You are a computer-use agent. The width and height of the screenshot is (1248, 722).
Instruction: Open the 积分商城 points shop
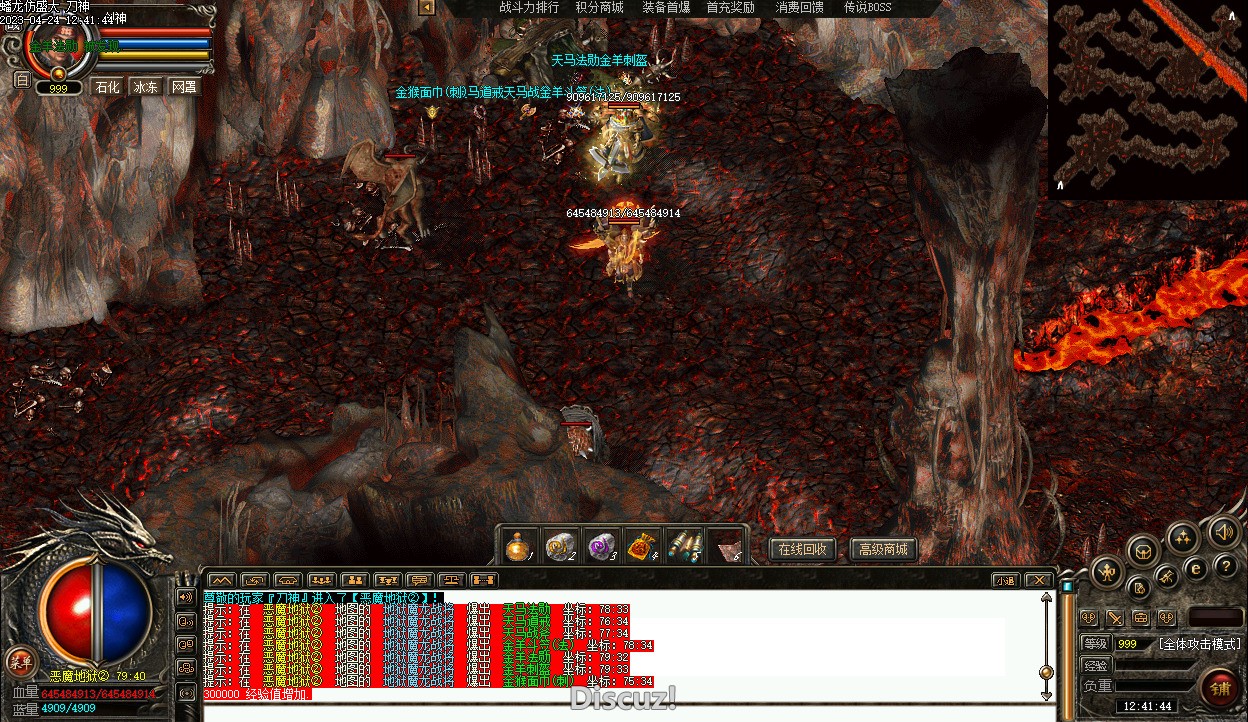[599, 8]
